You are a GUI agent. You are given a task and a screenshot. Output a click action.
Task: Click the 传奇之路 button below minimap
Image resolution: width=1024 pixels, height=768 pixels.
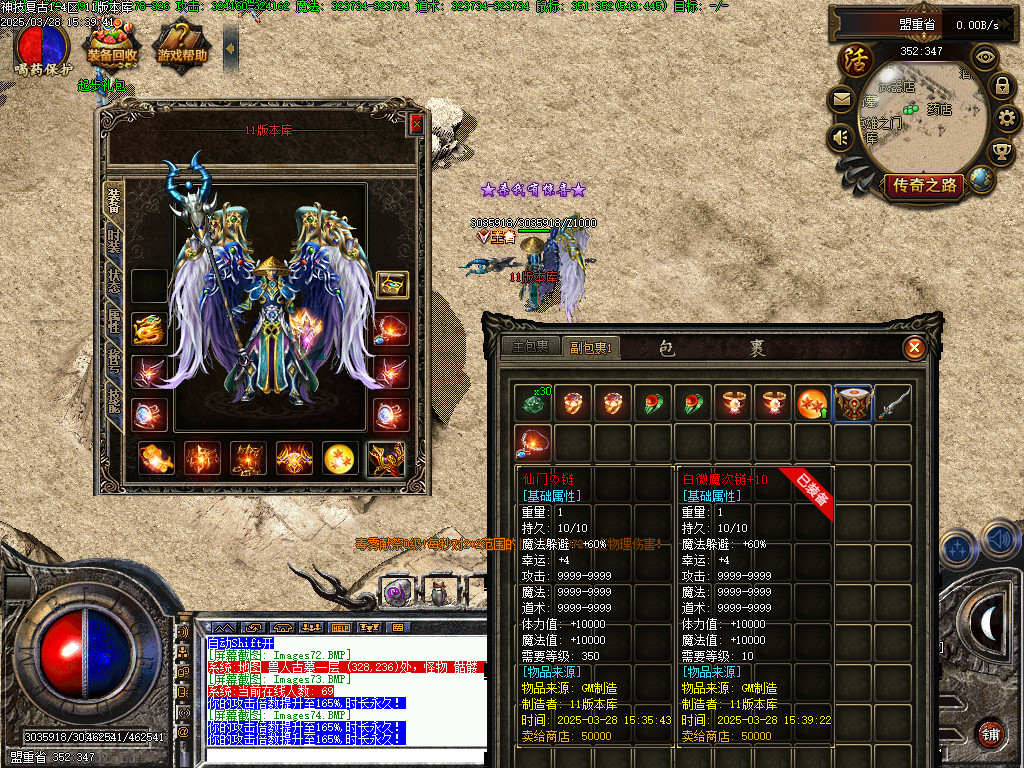(923, 185)
